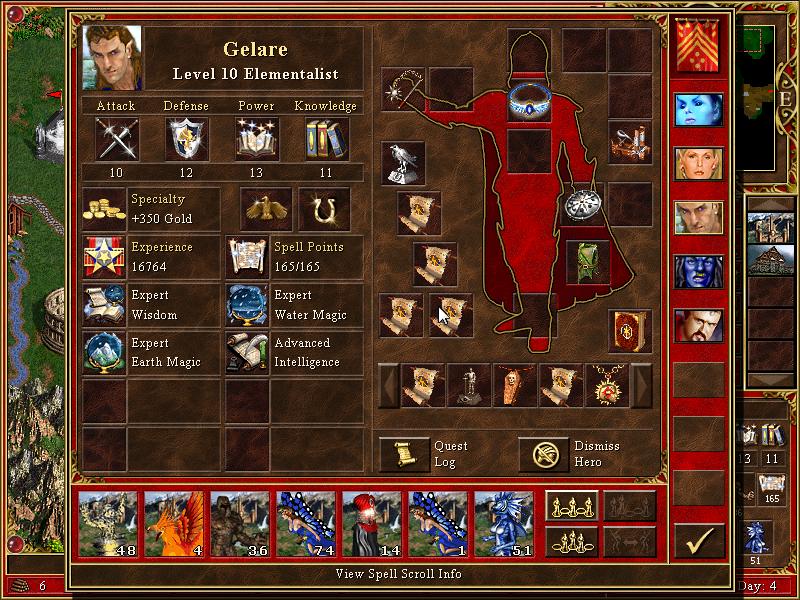Select the Expert Earth Magic skill
Image resolution: width=800 pixels, height=600 pixels.
tap(105, 353)
